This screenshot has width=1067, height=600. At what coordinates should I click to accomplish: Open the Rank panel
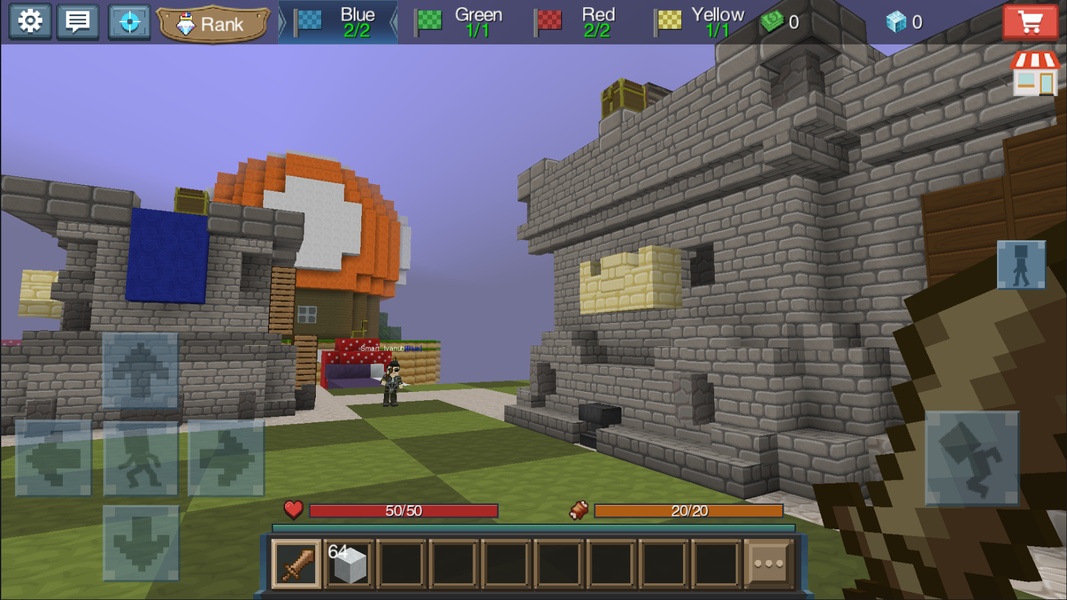coord(213,24)
